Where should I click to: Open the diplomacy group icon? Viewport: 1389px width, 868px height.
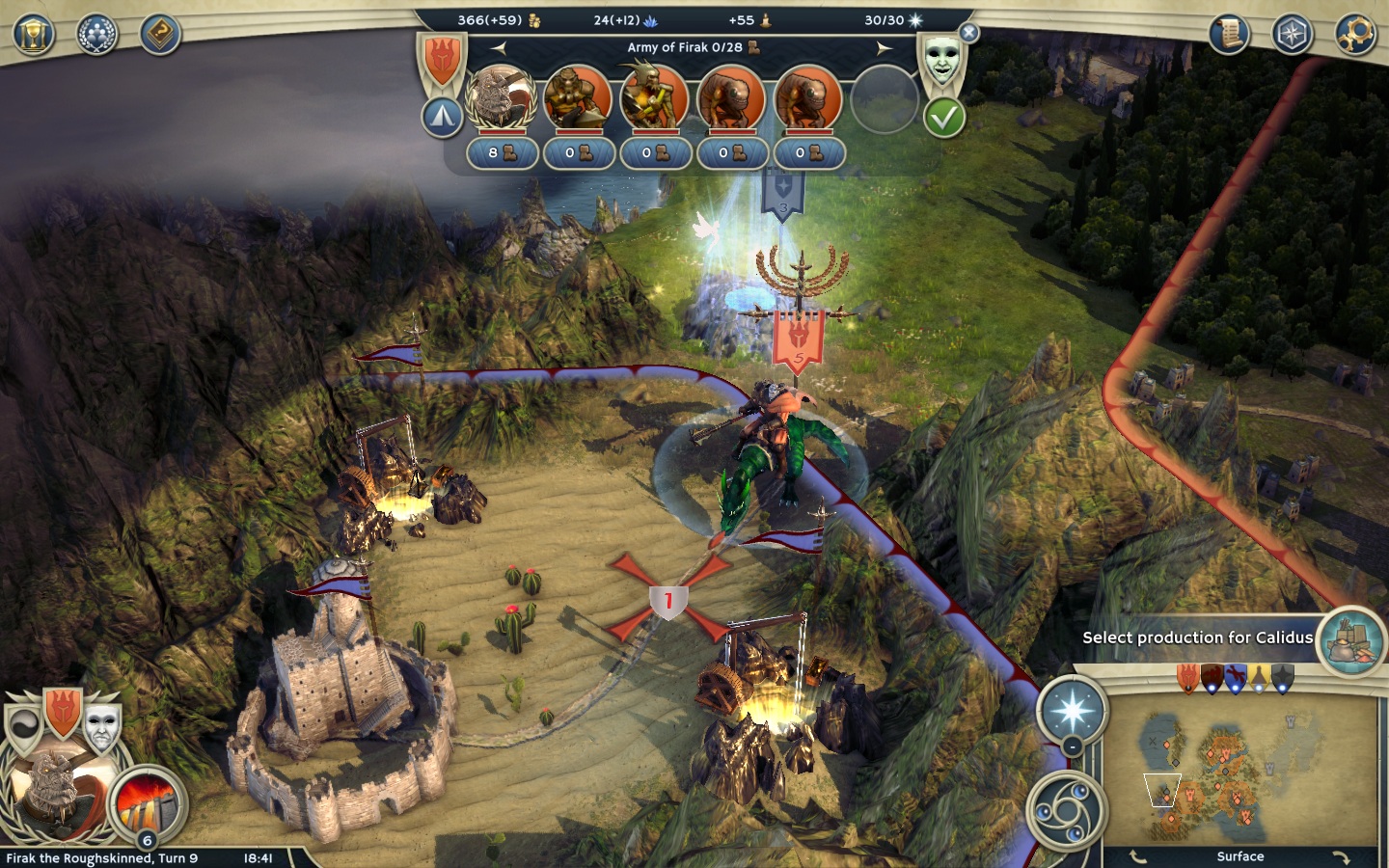pyautogui.click(x=96, y=36)
